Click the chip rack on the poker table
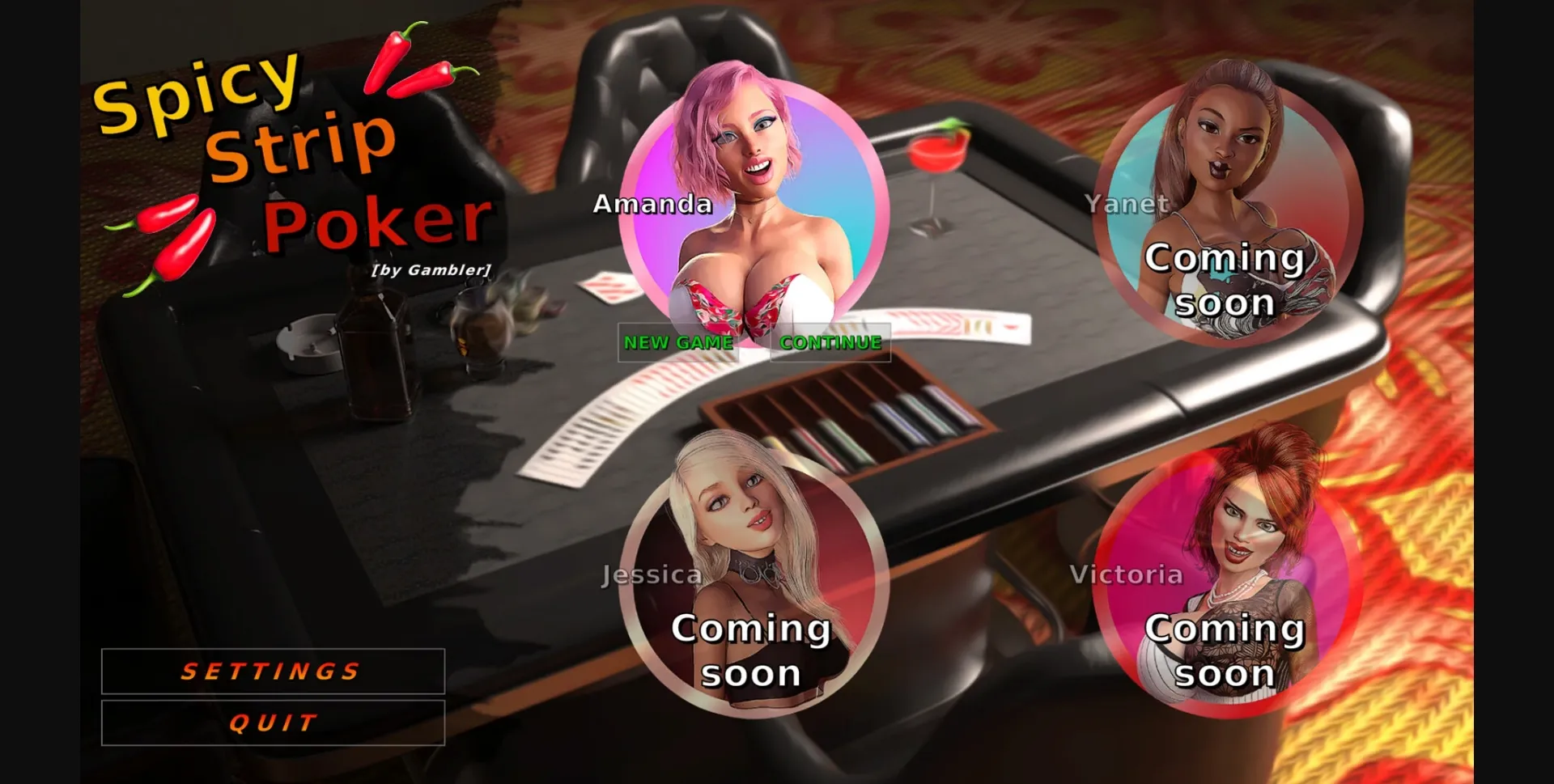This screenshot has width=1554, height=784. click(x=850, y=413)
